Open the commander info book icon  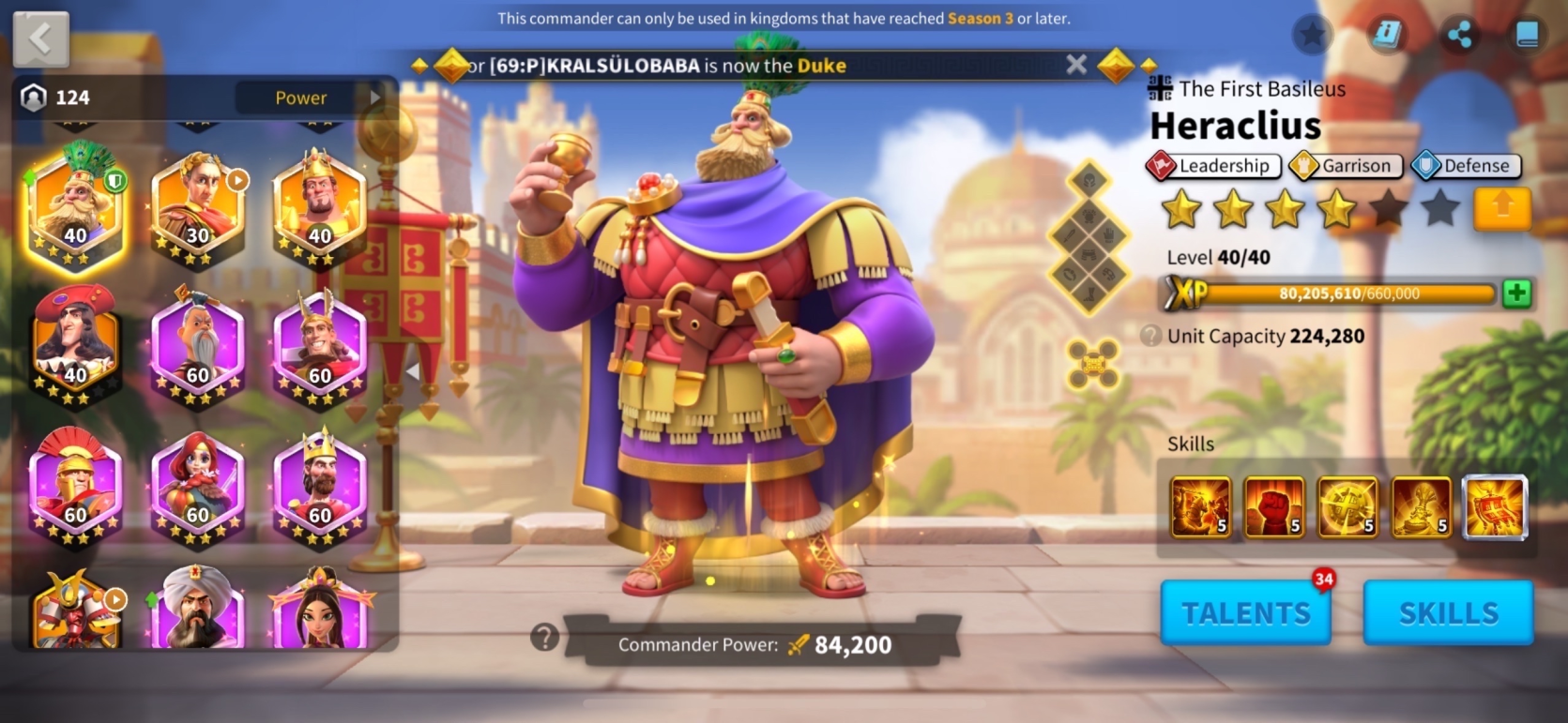click(1386, 36)
